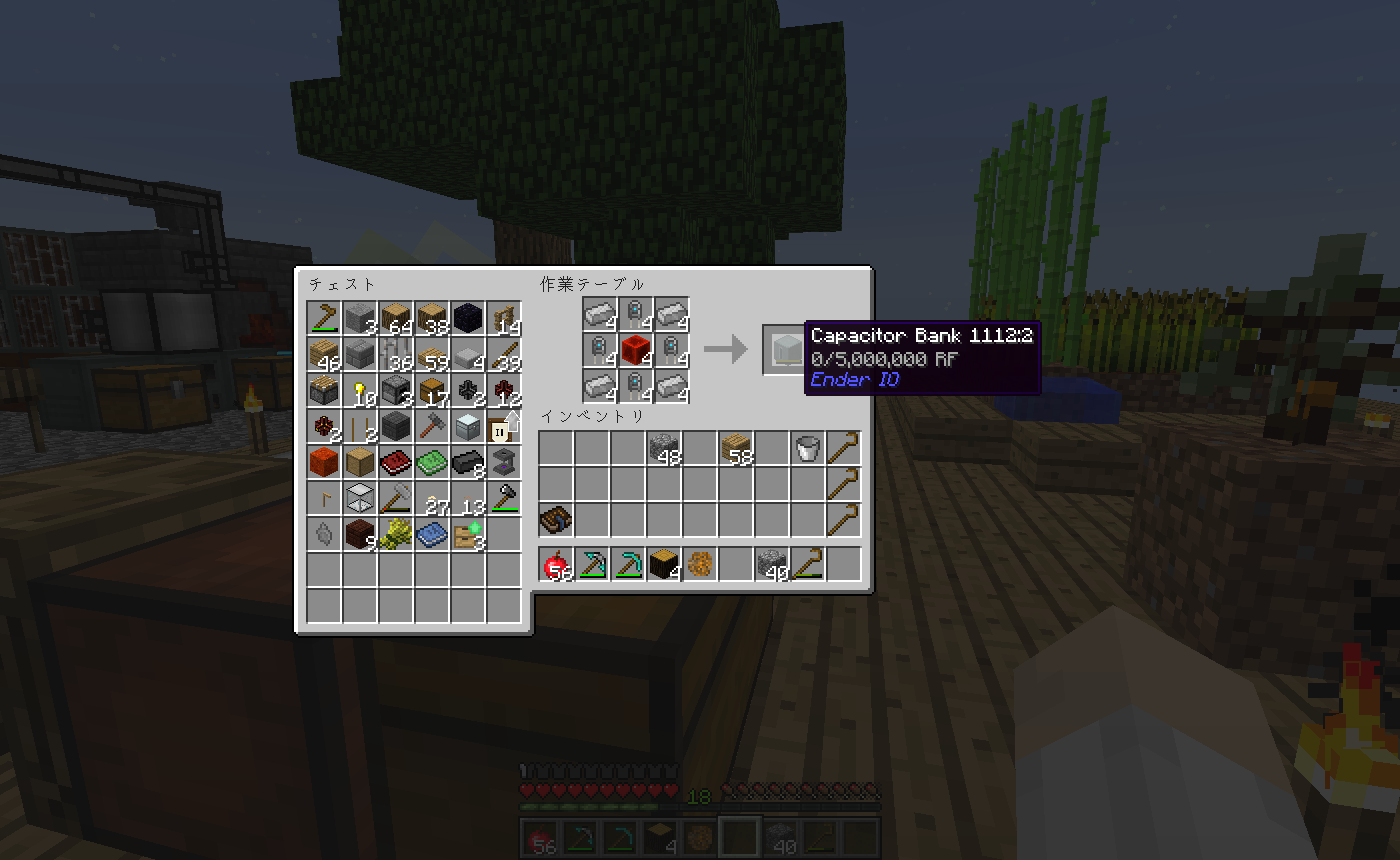Screen dimensions: 1400x860
Task: Take the 40 cobblestone from hotbar
Action: (x=771, y=565)
